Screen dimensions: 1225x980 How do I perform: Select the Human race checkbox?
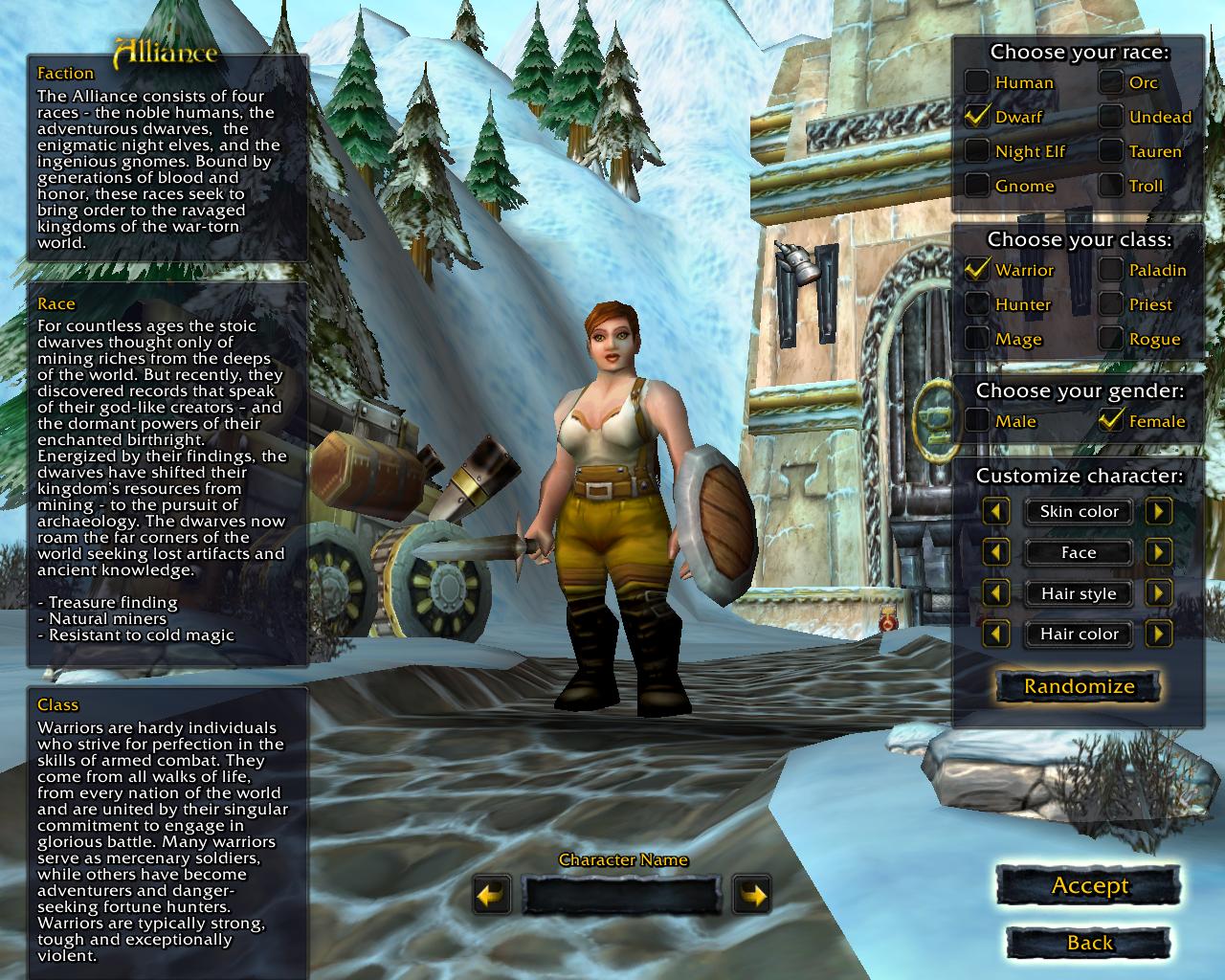[977, 82]
